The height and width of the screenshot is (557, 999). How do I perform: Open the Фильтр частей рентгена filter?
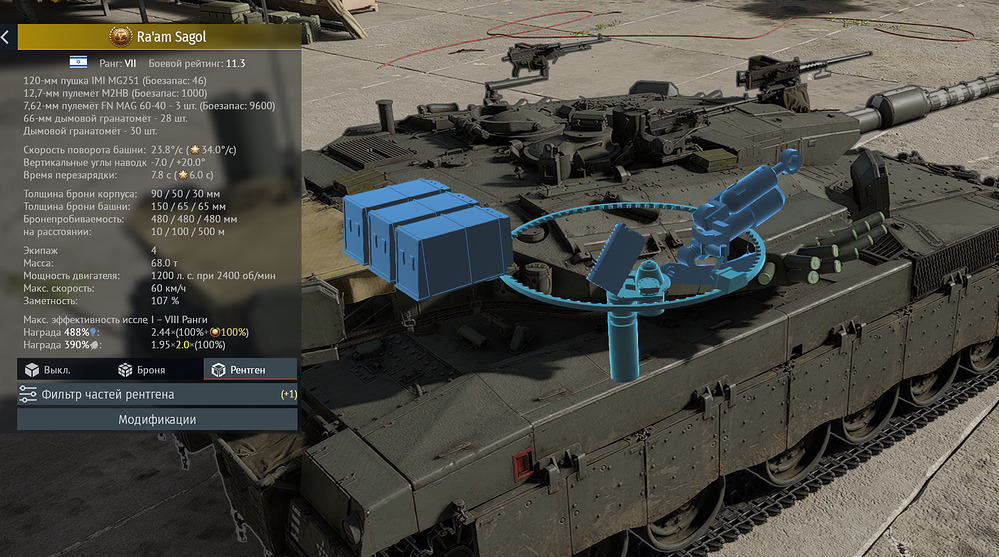pos(157,394)
